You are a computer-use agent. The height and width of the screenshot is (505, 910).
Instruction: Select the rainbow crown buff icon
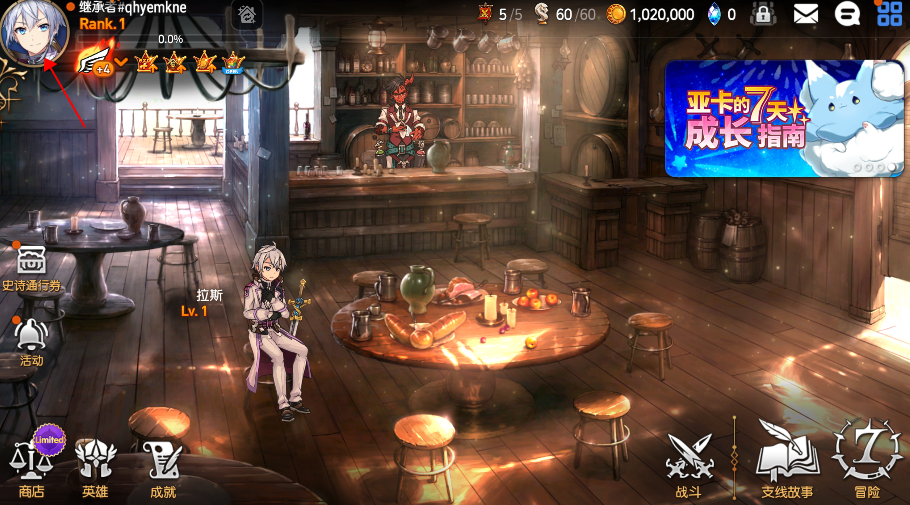[234, 62]
